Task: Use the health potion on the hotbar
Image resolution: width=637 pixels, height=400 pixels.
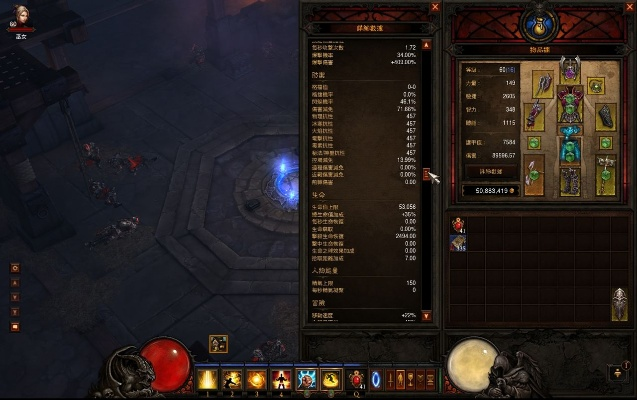Action: click(x=358, y=381)
